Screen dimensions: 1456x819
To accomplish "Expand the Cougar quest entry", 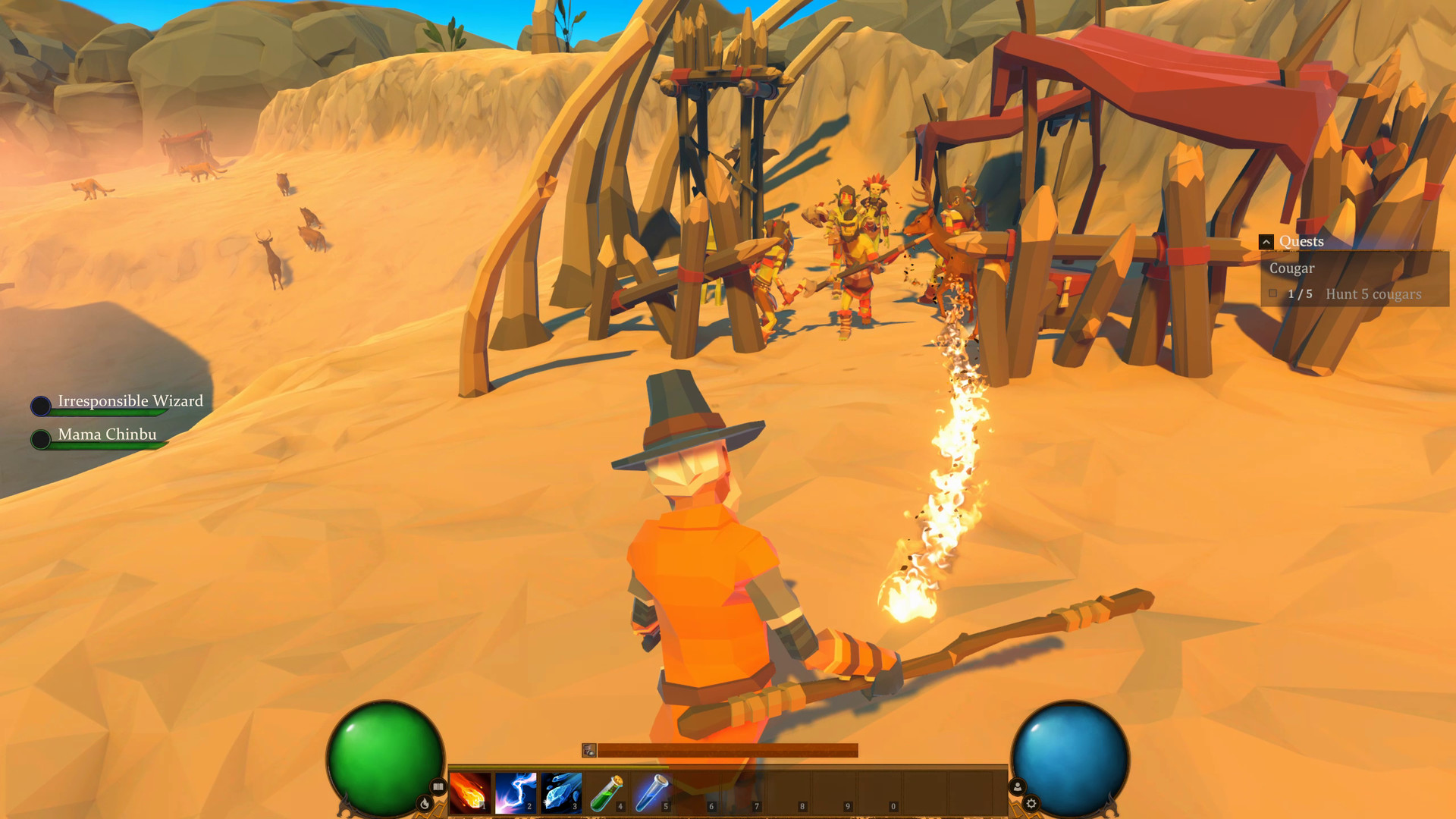I will pos(1291,268).
